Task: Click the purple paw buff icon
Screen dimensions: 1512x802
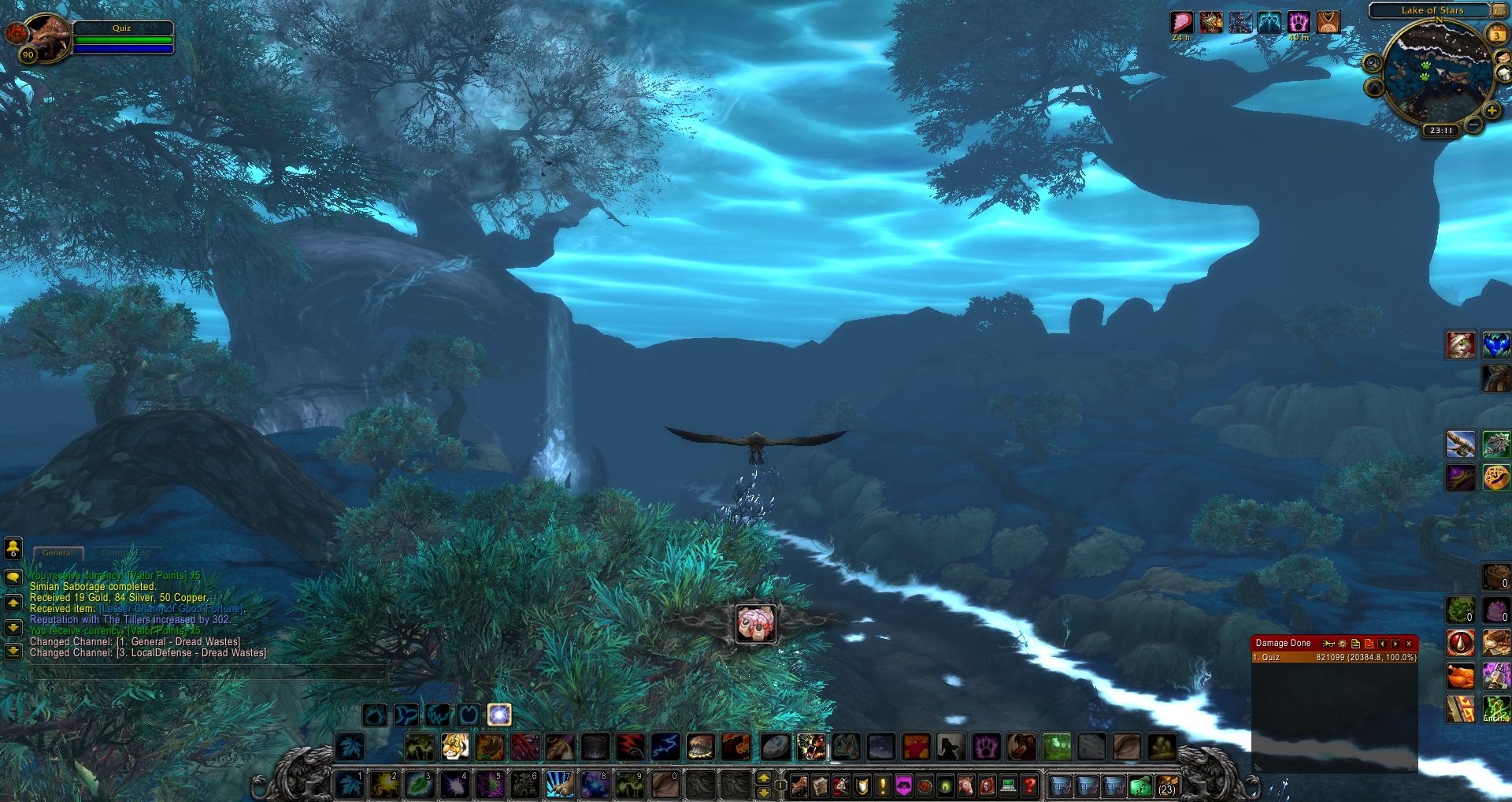Action: click(1299, 22)
